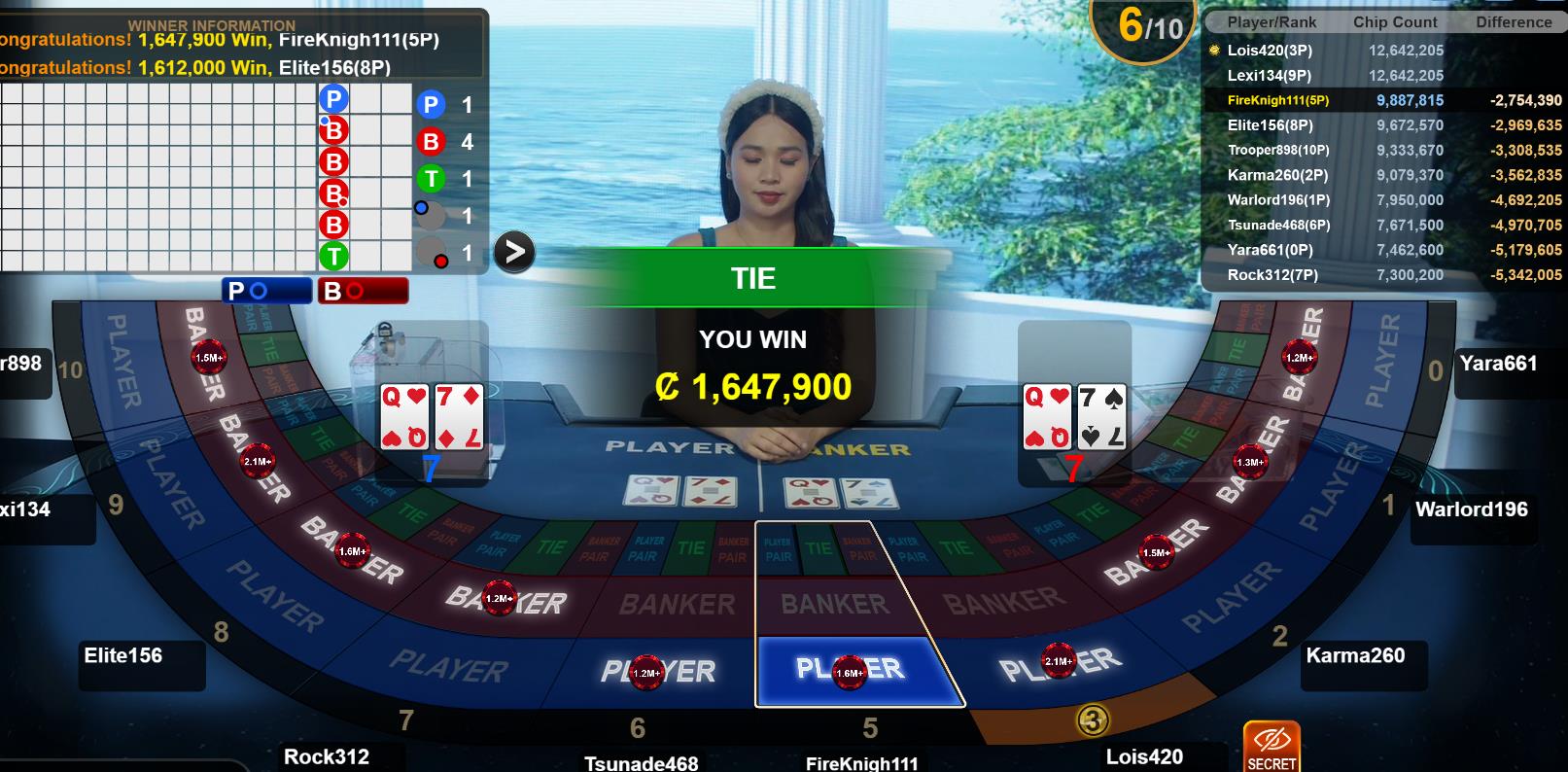1568x772 pixels.
Task: Bet on the highlighted PLAYER area at seat 5
Action: point(848,670)
